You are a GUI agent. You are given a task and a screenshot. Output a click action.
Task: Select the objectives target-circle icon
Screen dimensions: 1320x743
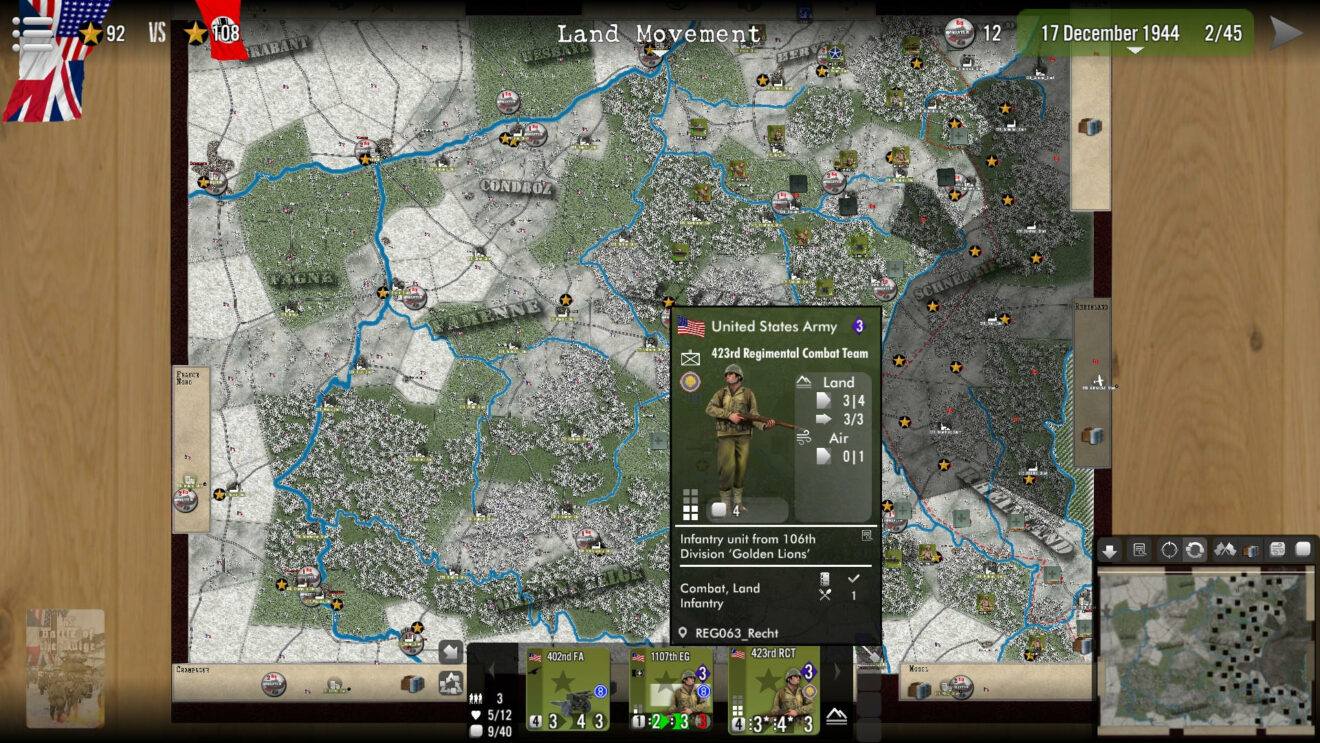pyautogui.click(x=1169, y=551)
